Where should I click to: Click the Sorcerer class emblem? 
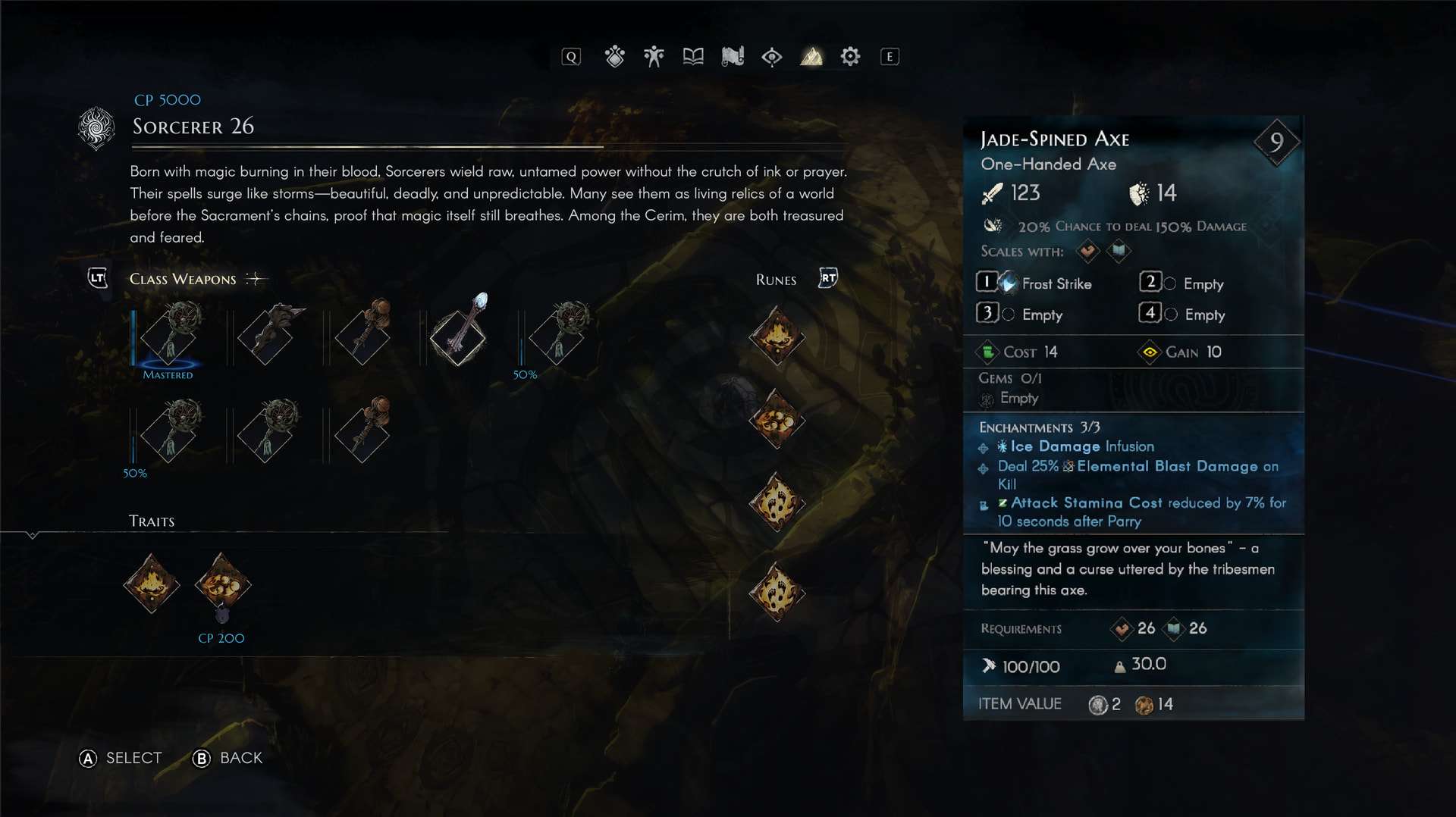96,127
